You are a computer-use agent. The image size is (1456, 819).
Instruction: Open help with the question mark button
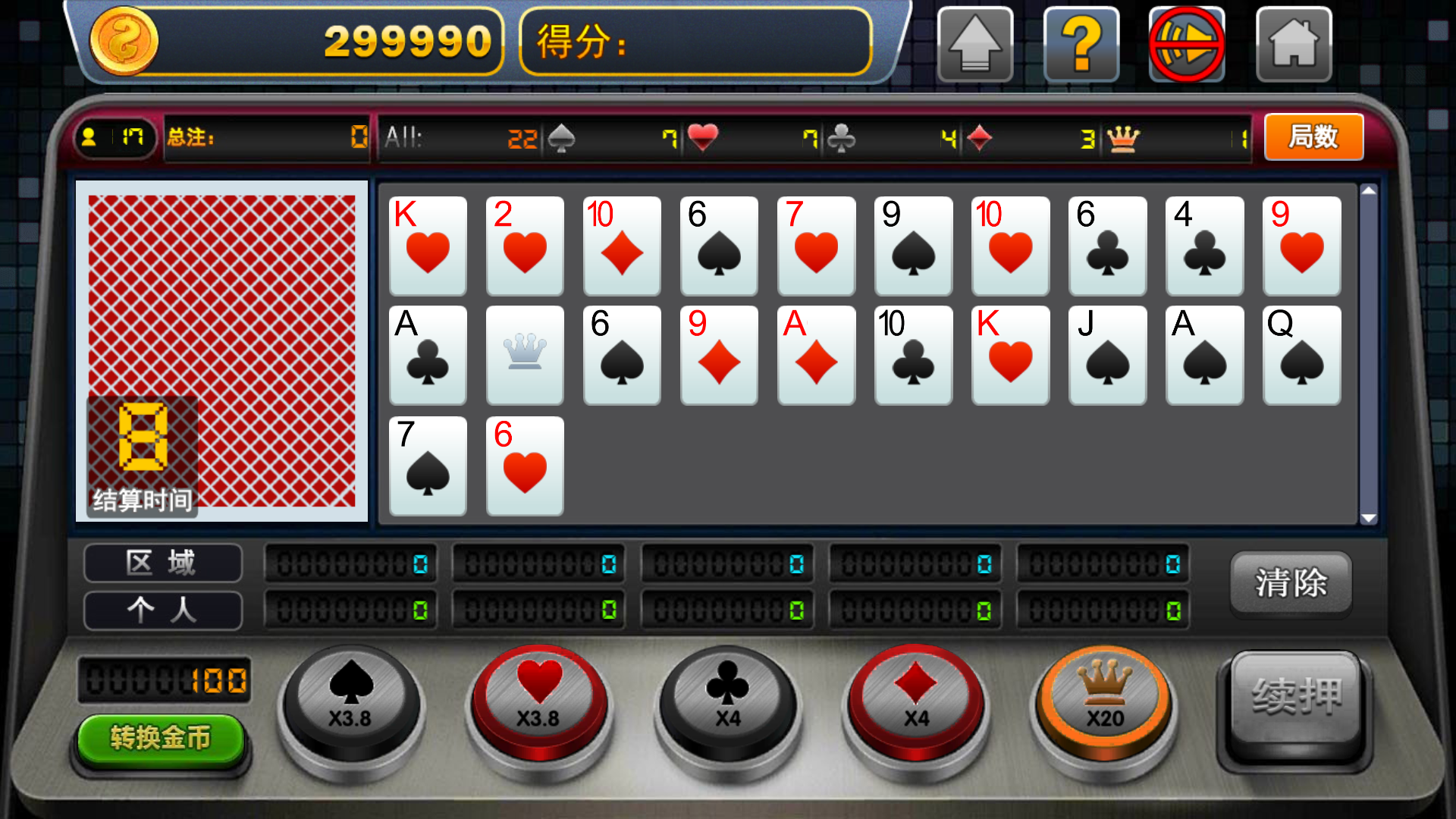click(1081, 44)
